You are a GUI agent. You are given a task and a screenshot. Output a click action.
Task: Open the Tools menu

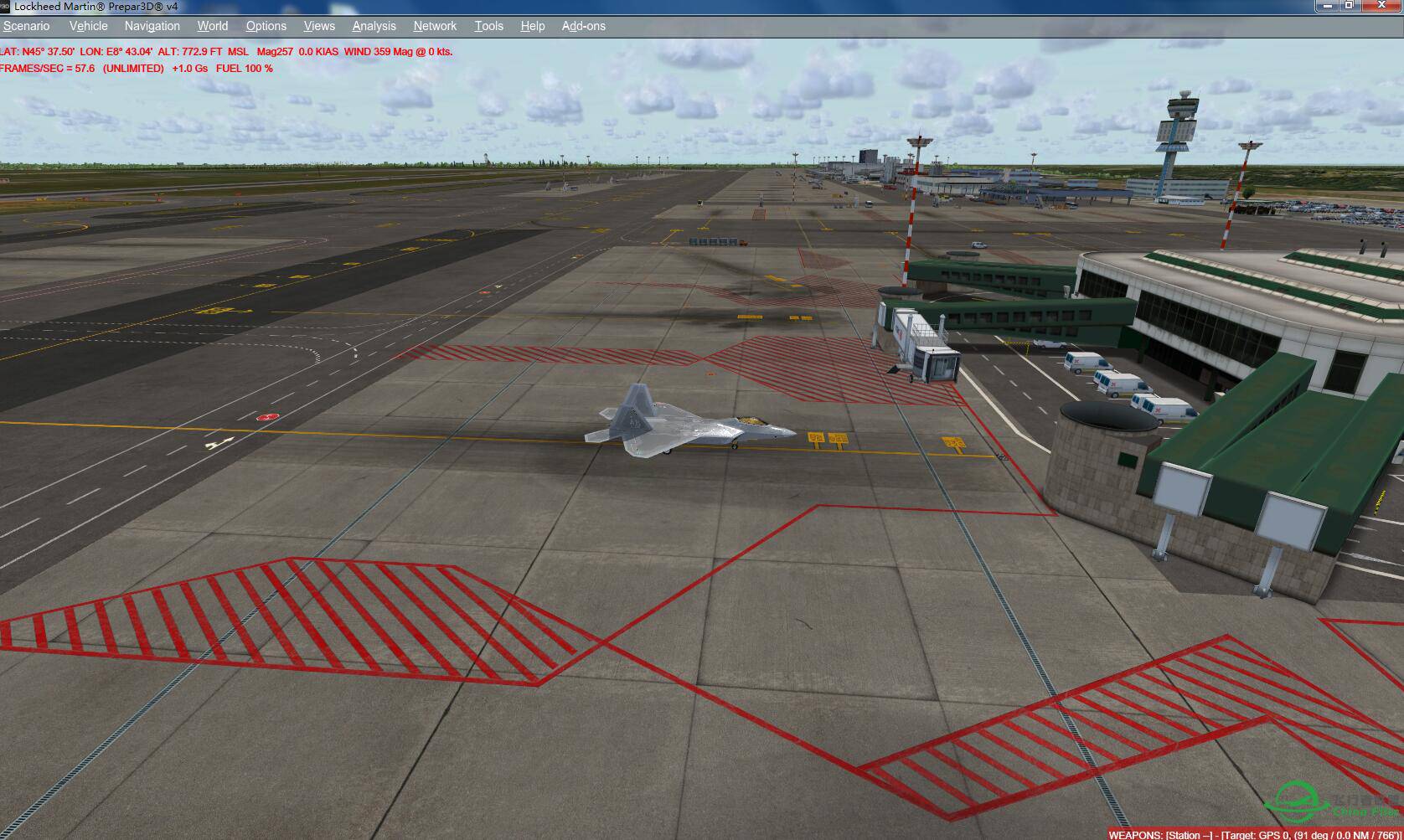point(488,26)
